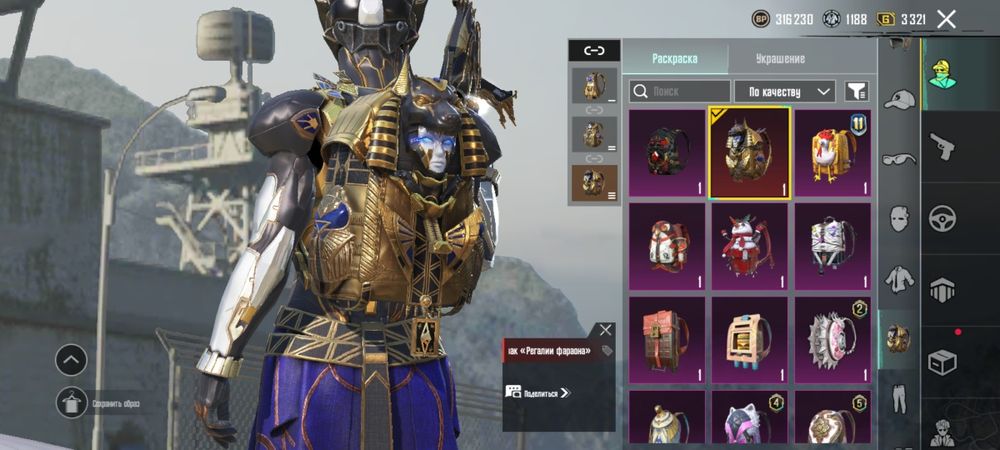The image size is (1000, 450).
Task: Open the Раскраска tab
Action: 675,58
